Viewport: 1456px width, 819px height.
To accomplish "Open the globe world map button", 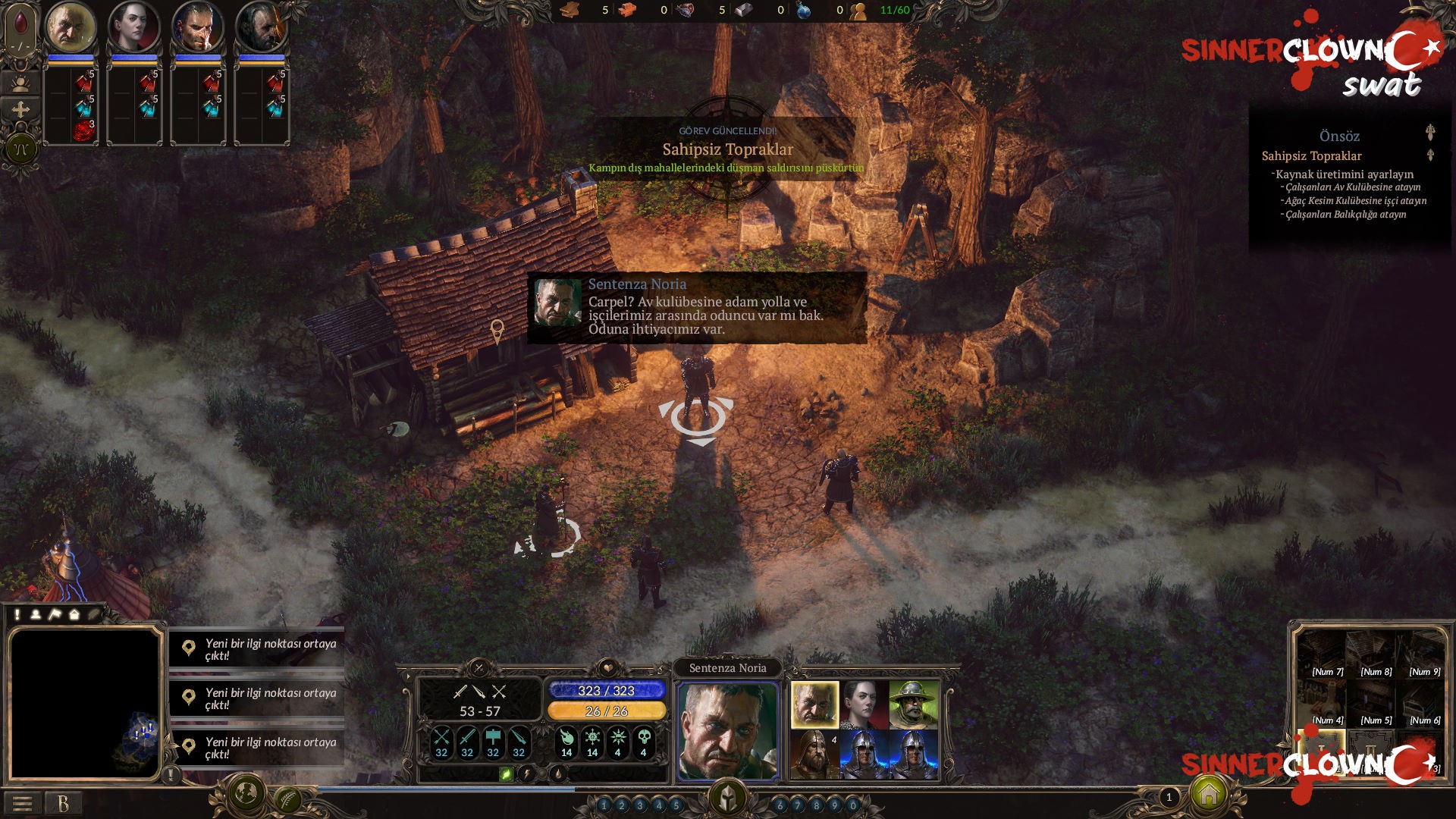I will pyautogui.click(x=245, y=793).
